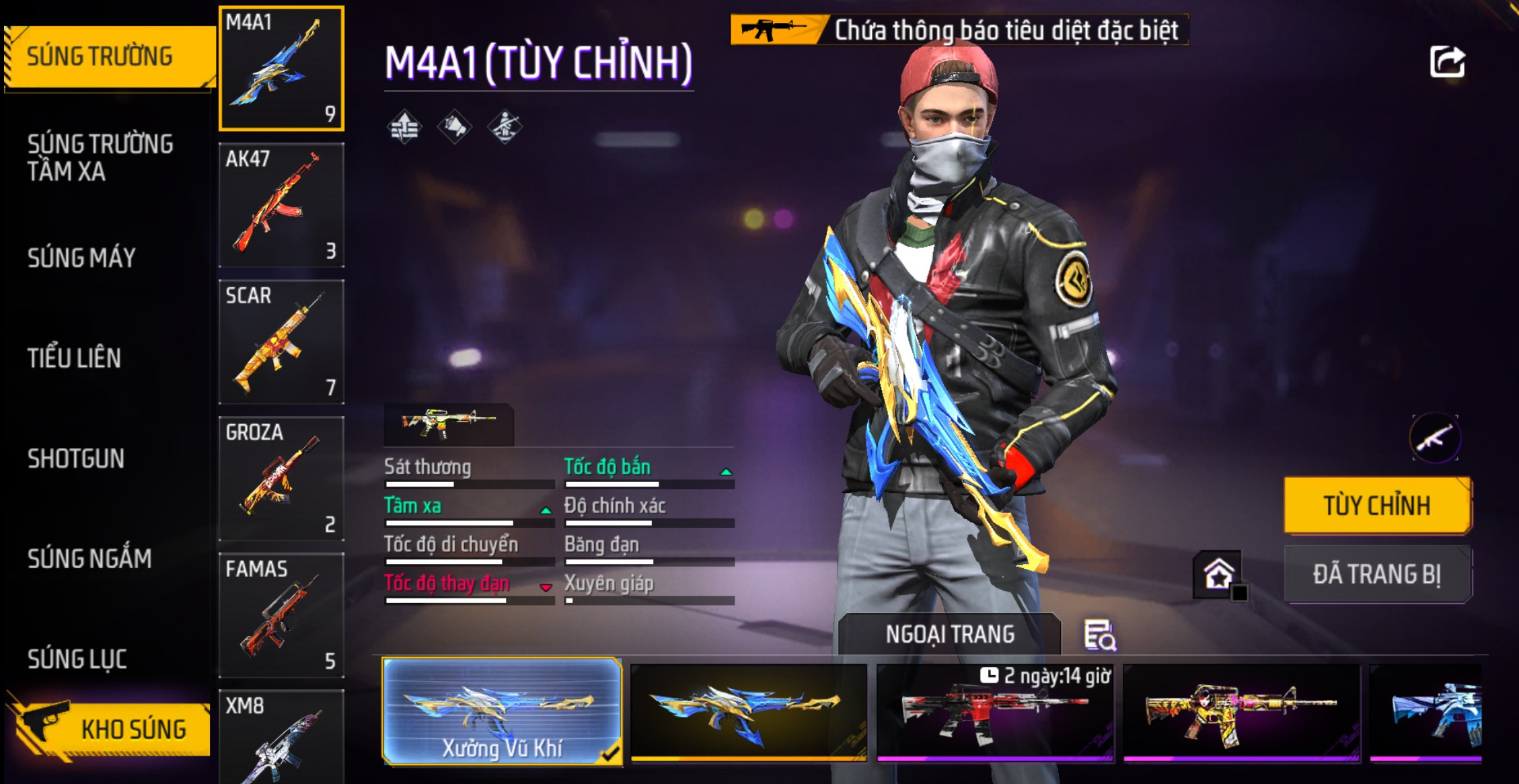The height and width of the screenshot is (784, 1519).
Task: Open the Súng Trường Tầm Xa category
Action: 101,157
